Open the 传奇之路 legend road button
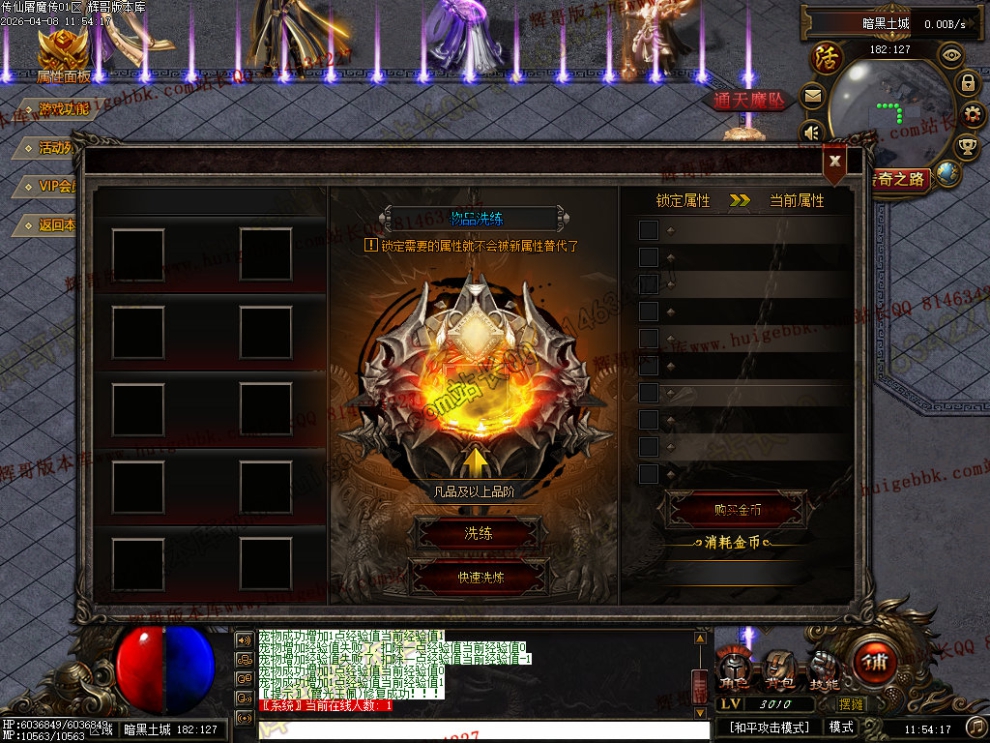The image size is (990, 743). (x=898, y=179)
